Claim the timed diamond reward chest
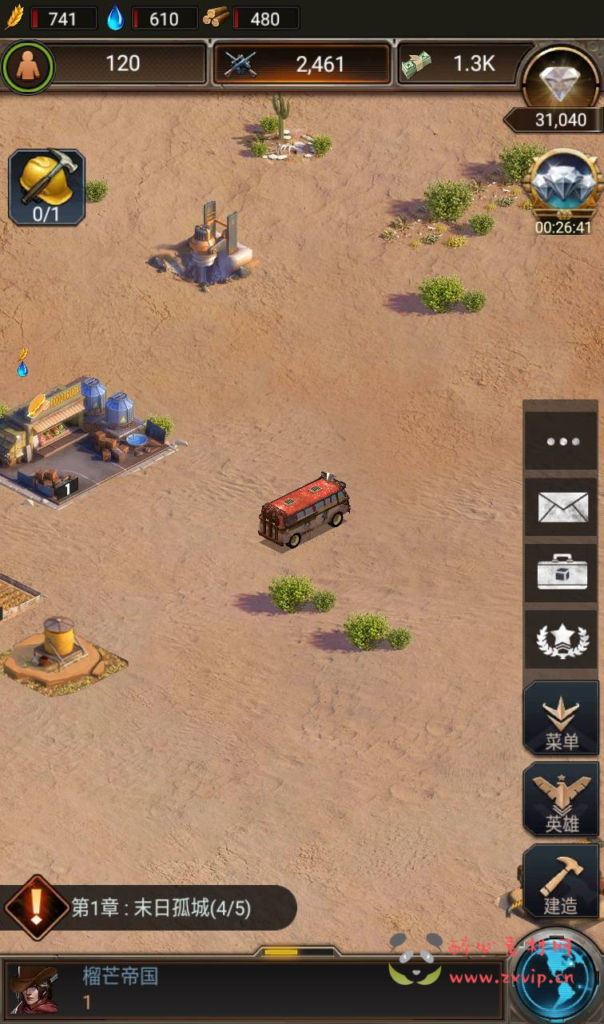The image size is (604, 1024). (562, 187)
